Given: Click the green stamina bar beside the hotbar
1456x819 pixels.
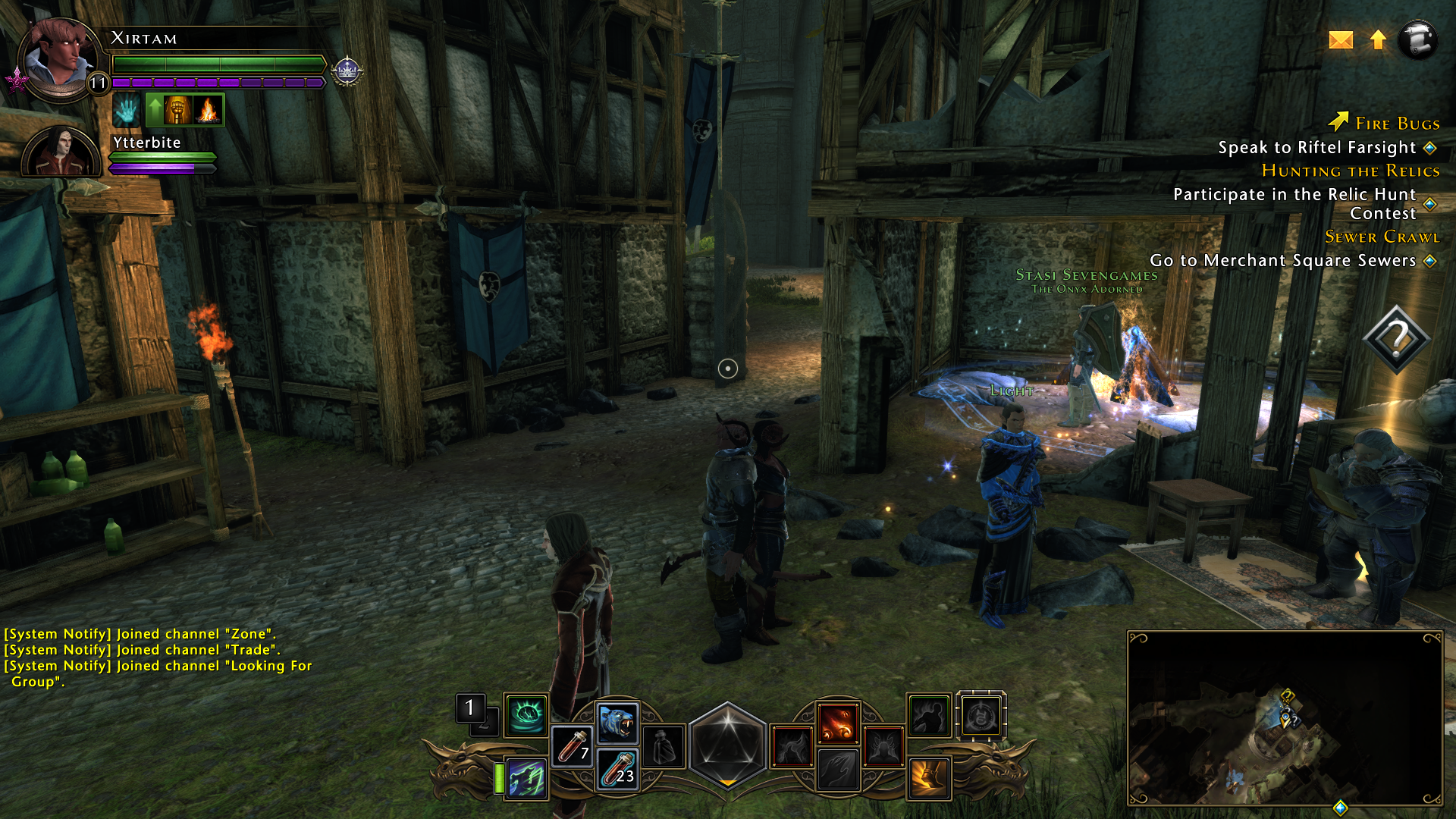Looking at the screenshot, I should [x=499, y=777].
